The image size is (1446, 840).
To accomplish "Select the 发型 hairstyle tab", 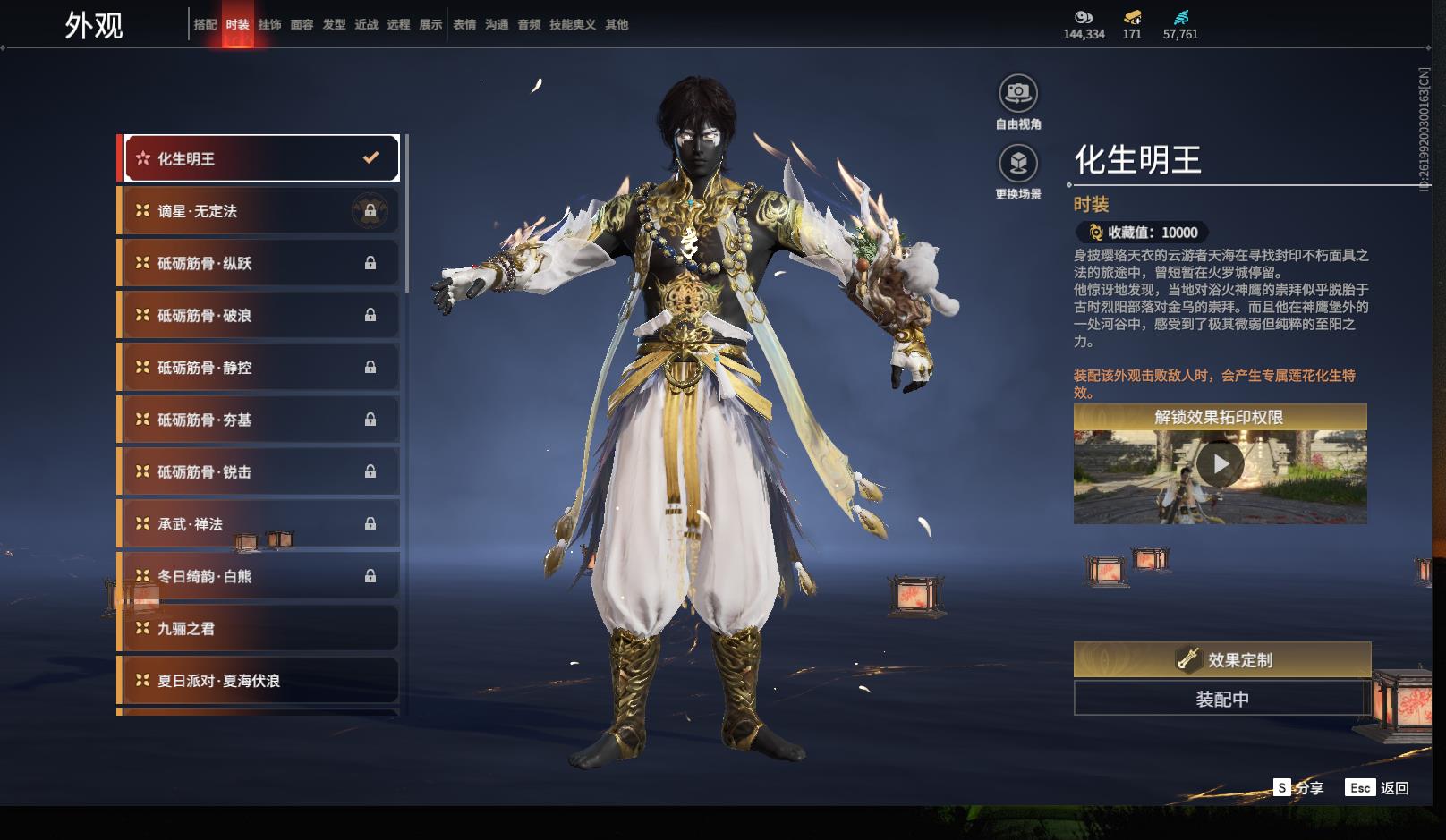I will point(334,25).
